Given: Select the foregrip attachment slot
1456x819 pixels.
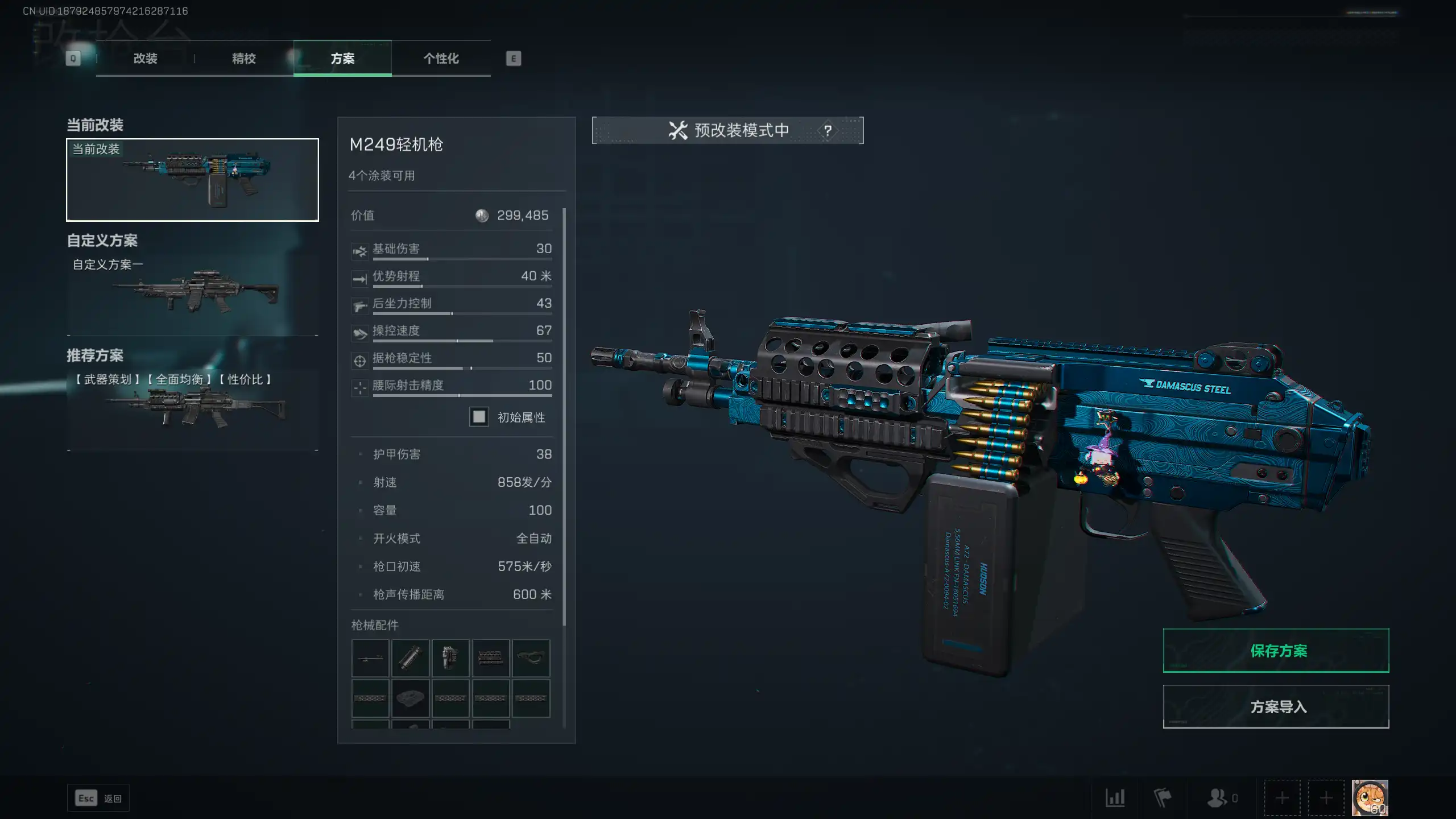Looking at the screenshot, I should pos(531,658).
